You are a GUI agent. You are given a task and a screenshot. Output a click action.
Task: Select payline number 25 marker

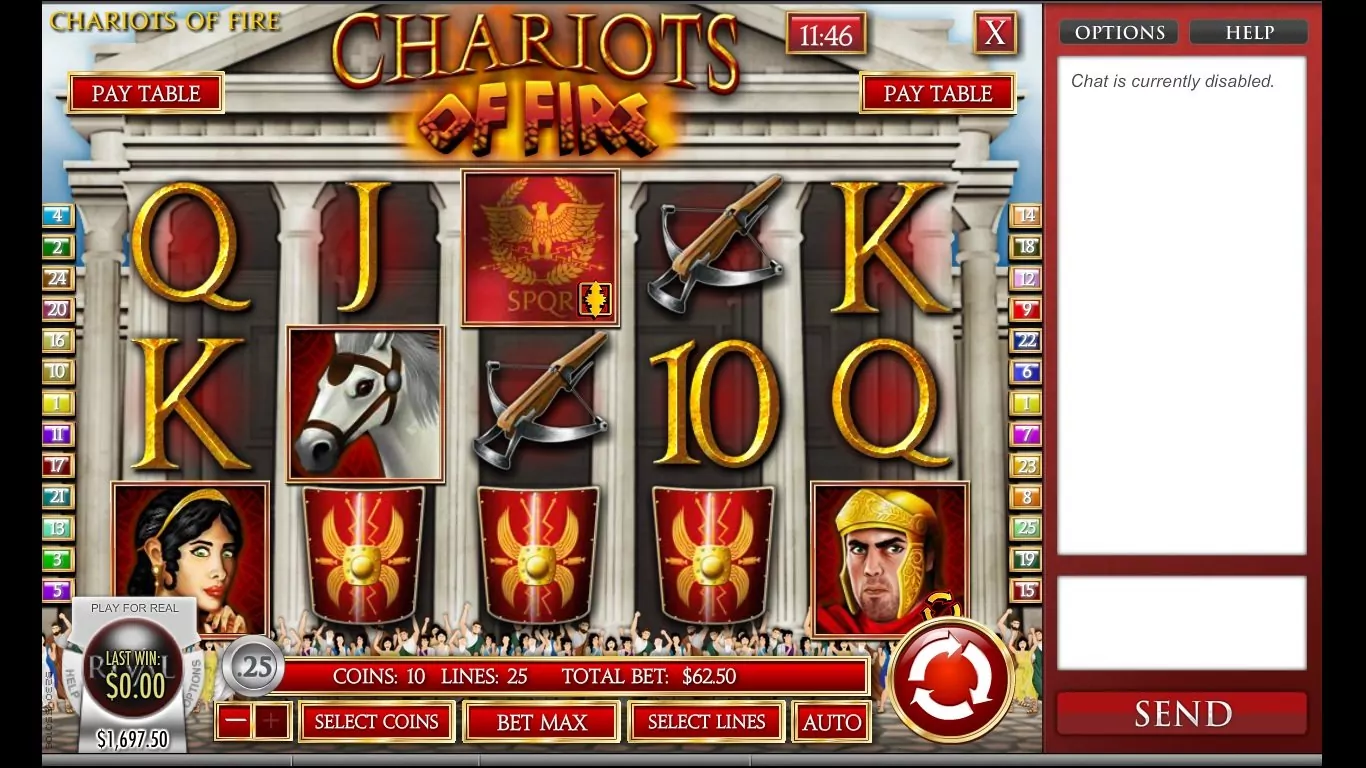pyautogui.click(x=1026, y=527)
